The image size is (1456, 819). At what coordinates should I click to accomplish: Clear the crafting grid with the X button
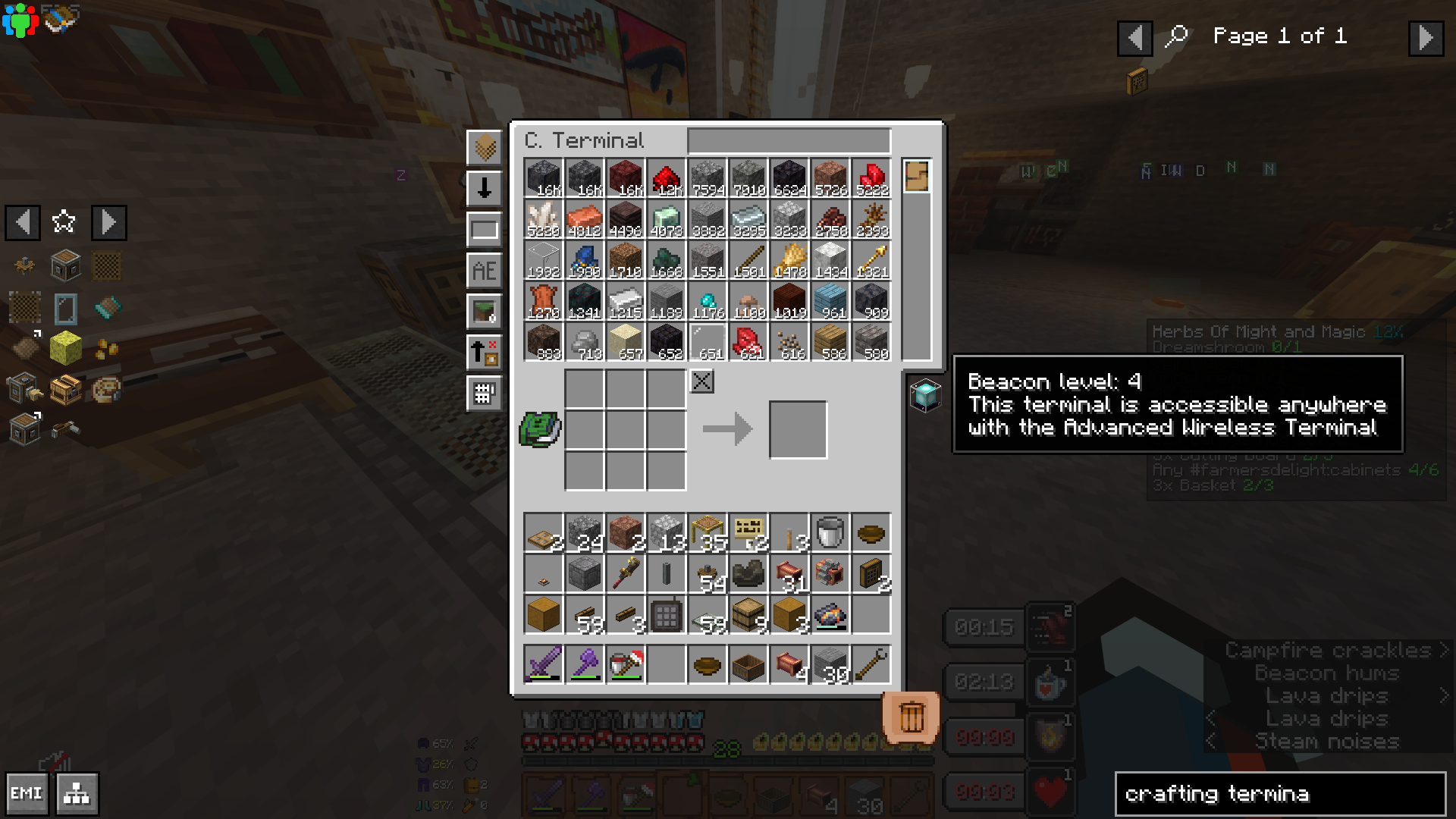pyautogui.click(x=701, y=381)
